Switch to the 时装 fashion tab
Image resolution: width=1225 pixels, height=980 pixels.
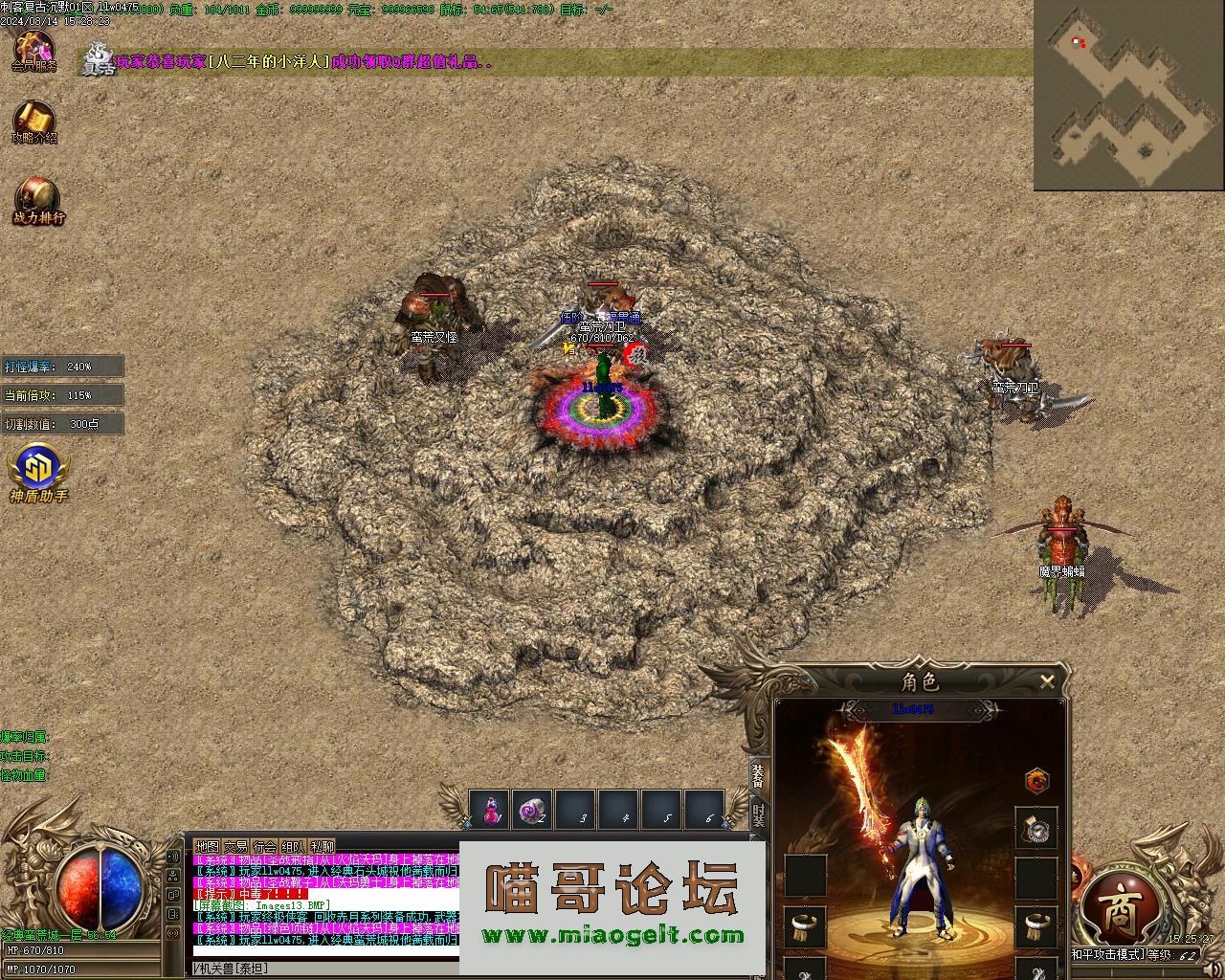point(758,815)
